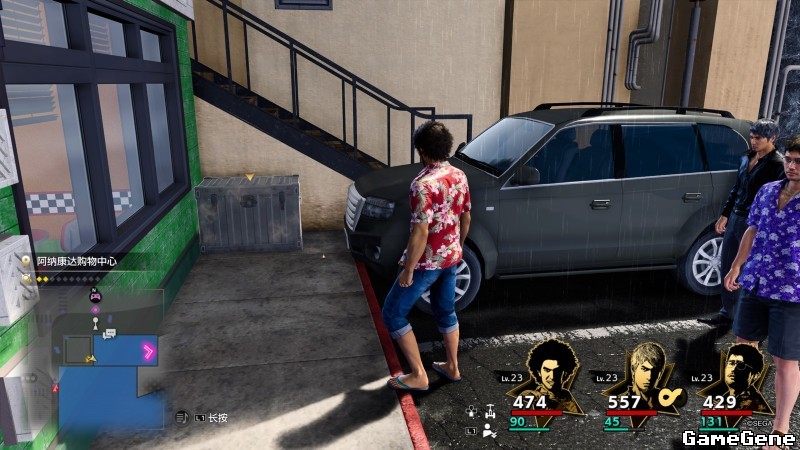The height and width of the screenshot is (450, 800).
Task: Click the golden infinity status icon
Action: tap(670, 397)
